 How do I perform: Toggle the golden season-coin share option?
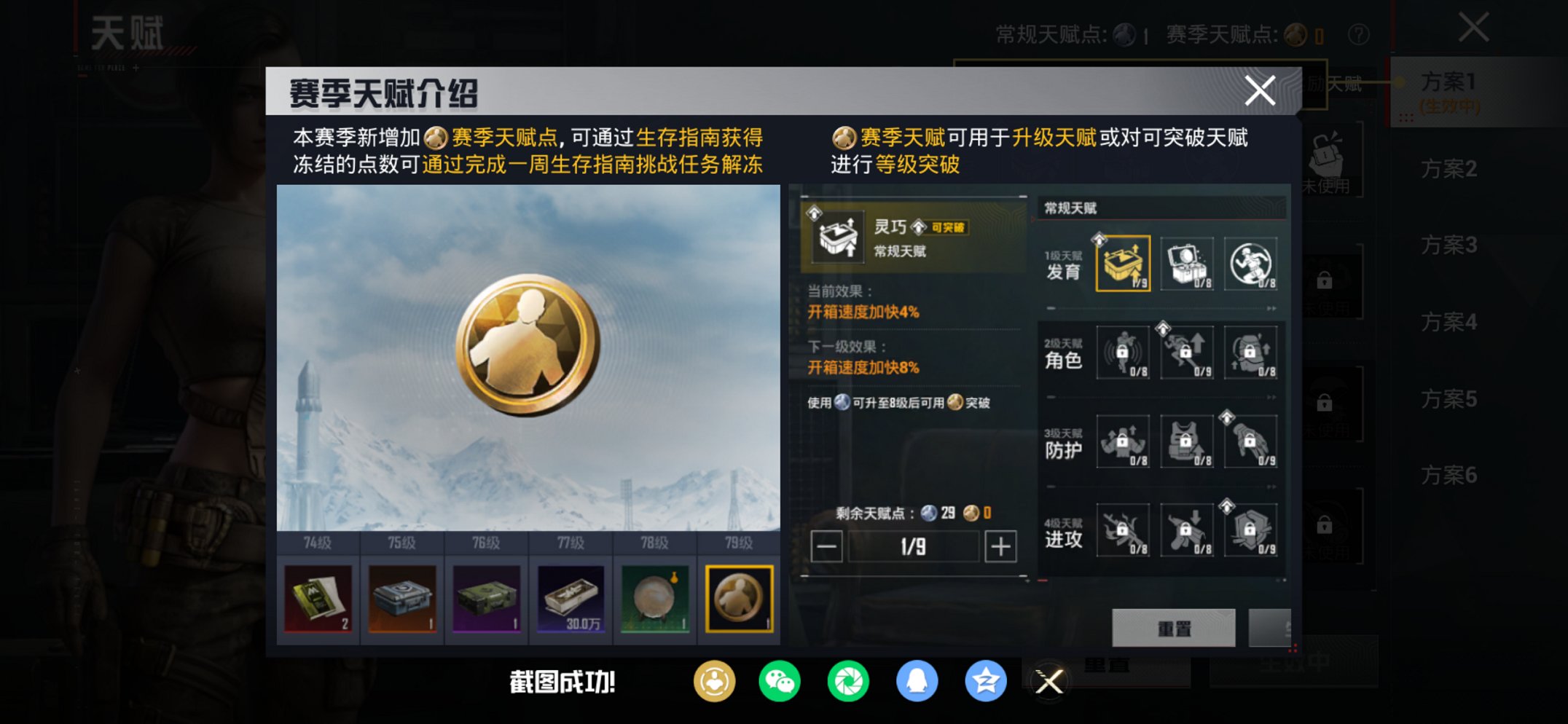point(713,682)
